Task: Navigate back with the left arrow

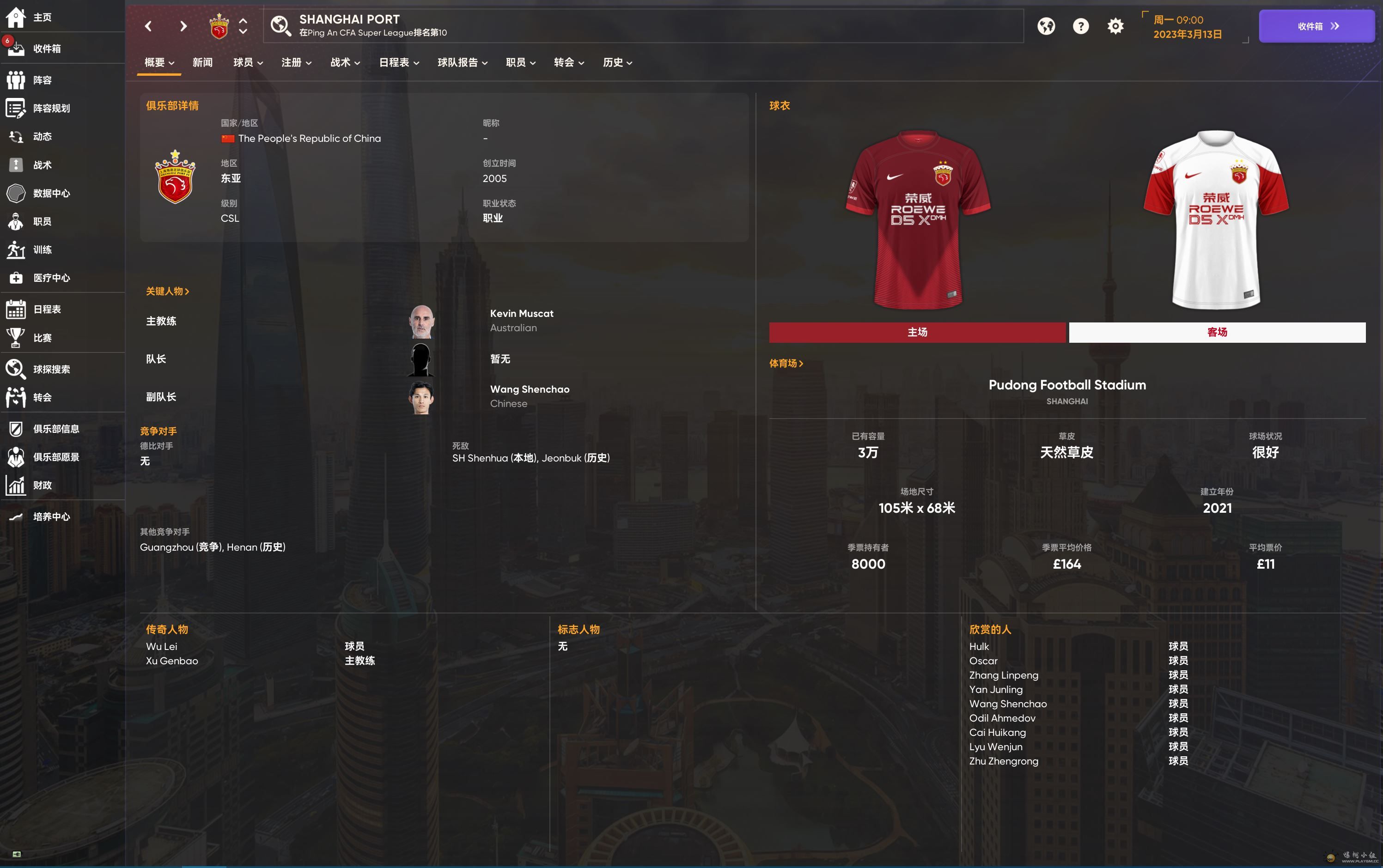Action: tap(149, 26)
